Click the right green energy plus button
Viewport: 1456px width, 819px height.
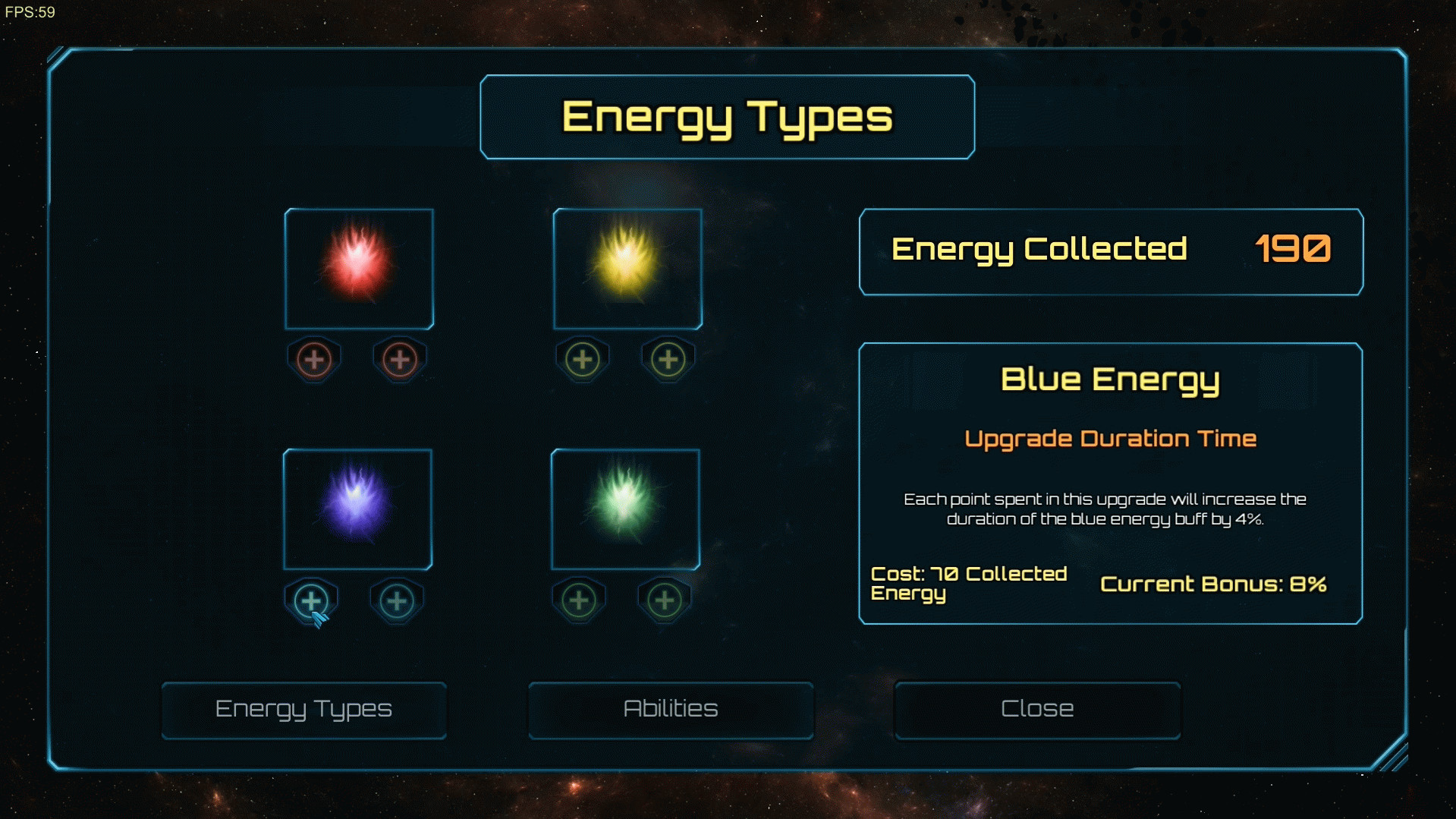coord(665,600)
